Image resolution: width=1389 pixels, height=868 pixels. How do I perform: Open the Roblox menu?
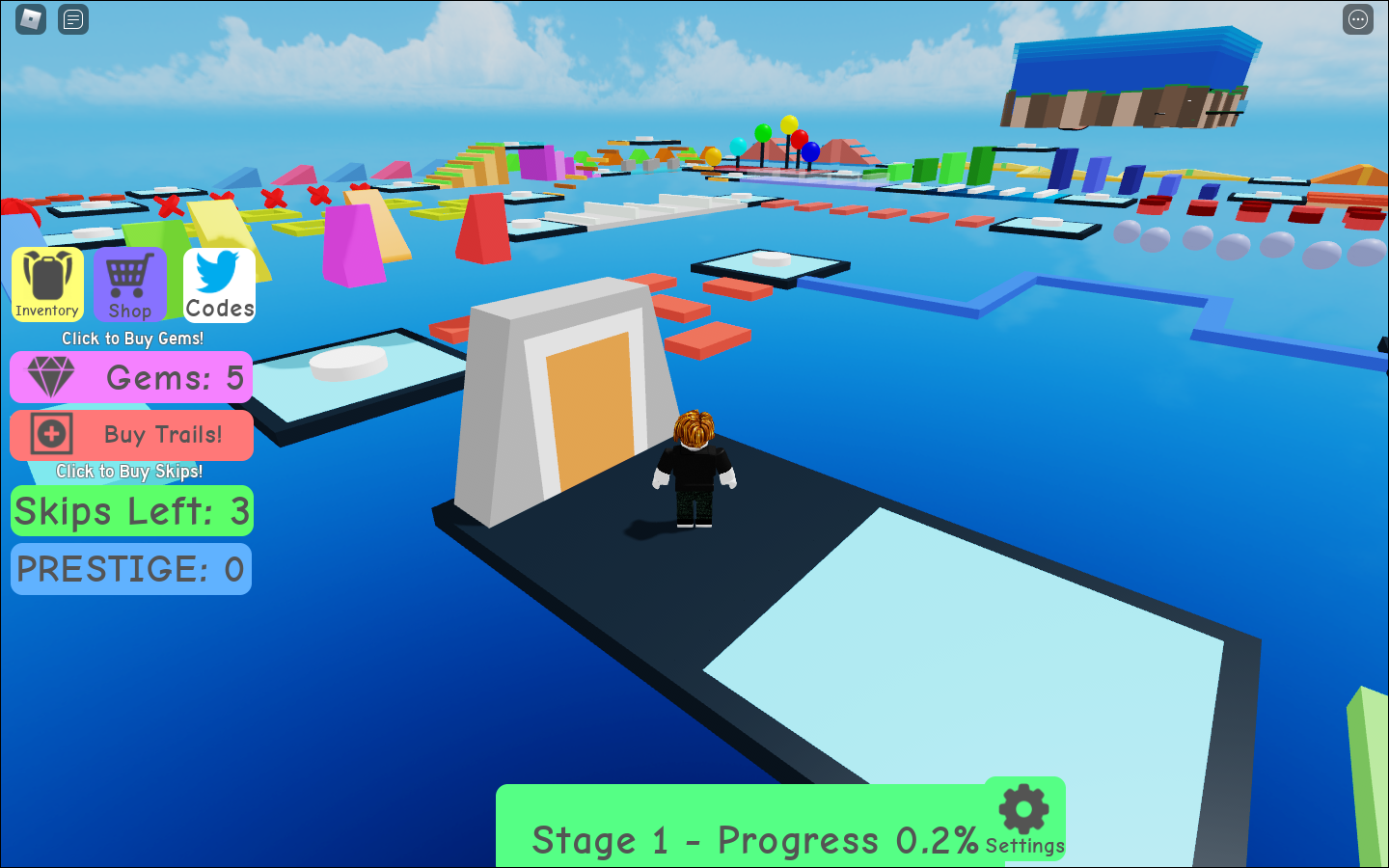30,19
